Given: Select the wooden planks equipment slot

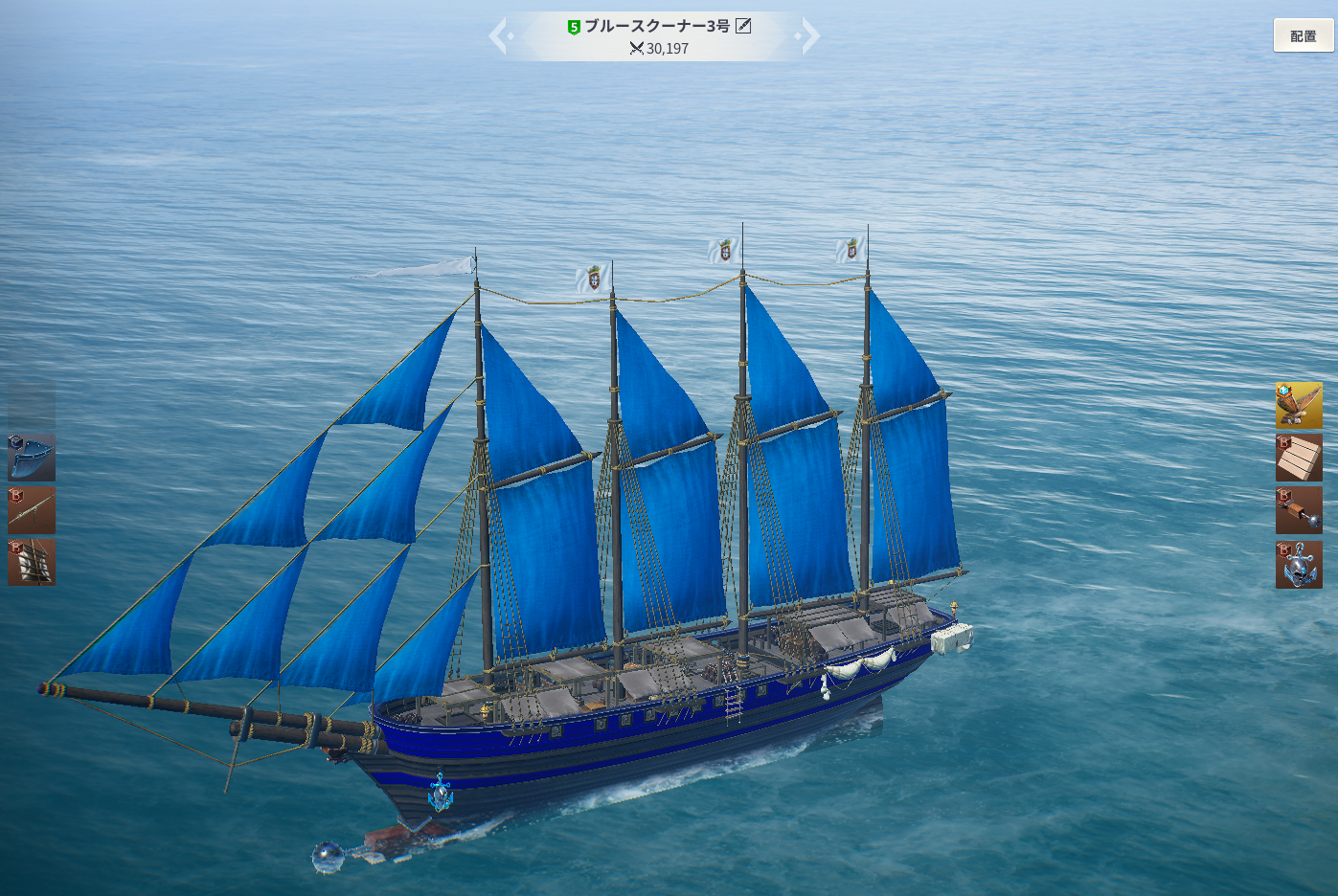Looking at the screenshot, I should click(1299, 458).
